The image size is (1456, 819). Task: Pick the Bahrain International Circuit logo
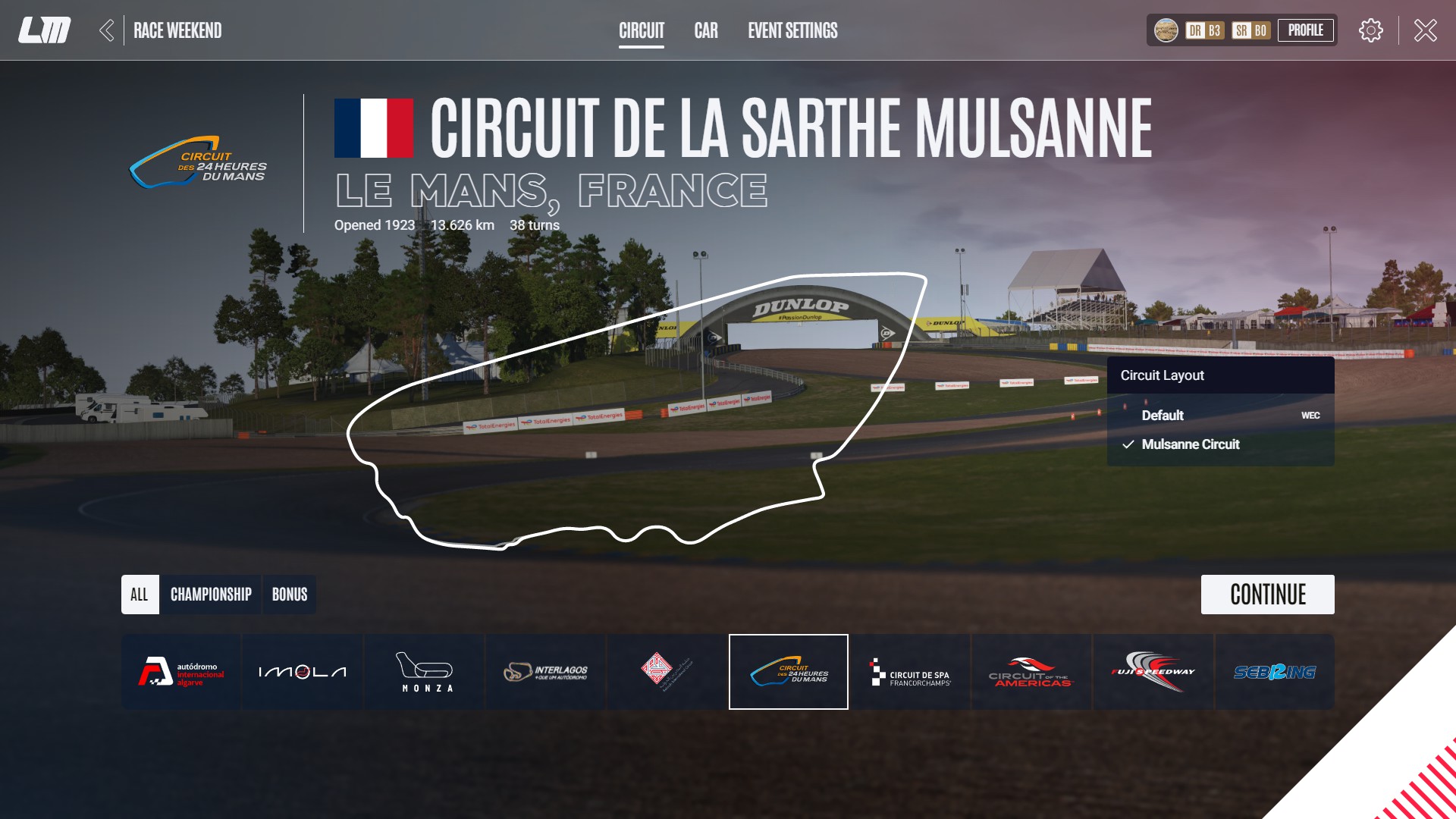tap(667, 671)
